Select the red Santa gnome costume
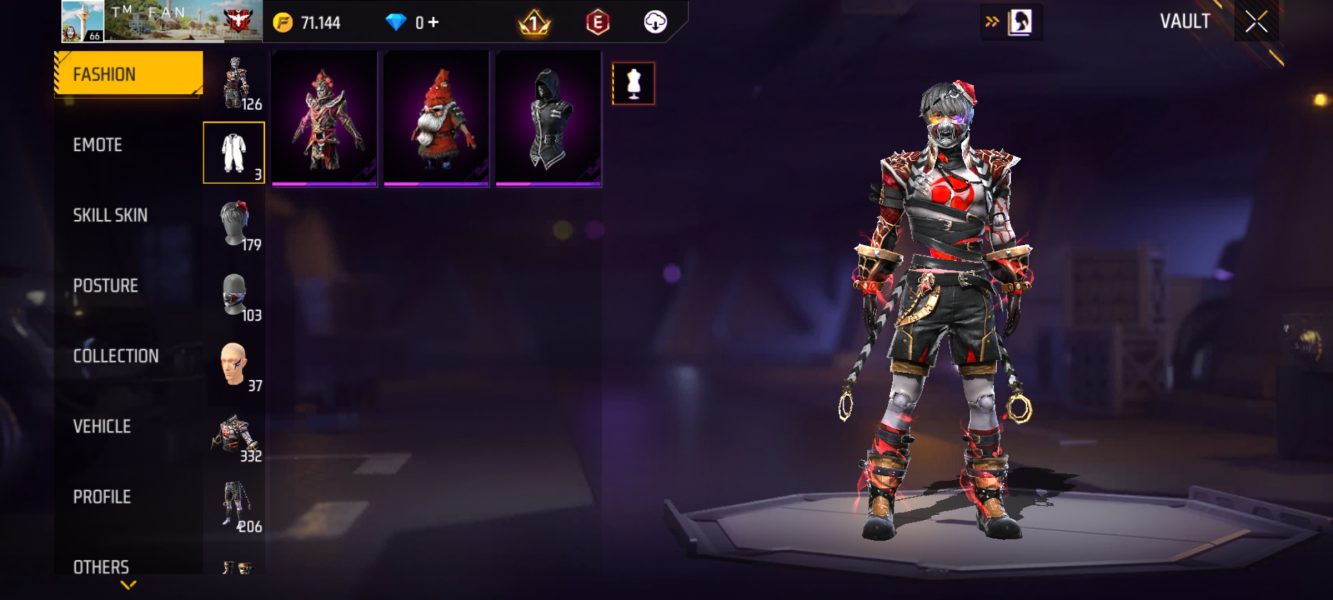The width and height of the screenshot is (1333, 600). pyautogui.click(x=436, y=118)
